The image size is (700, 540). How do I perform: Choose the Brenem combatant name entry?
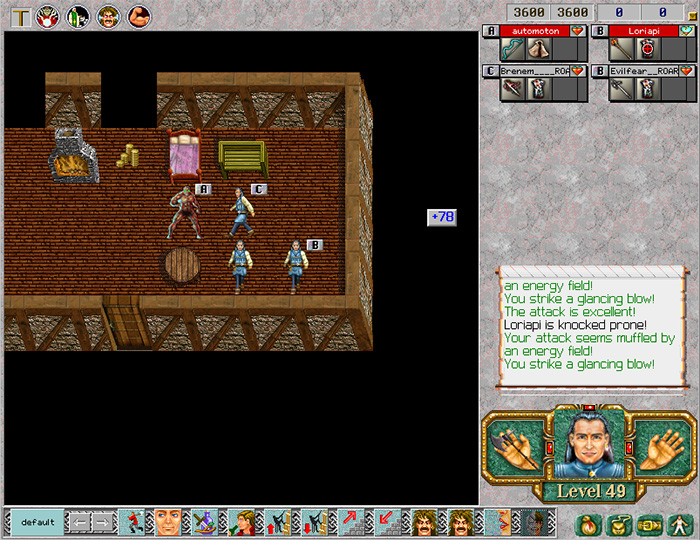click(535, 71)
